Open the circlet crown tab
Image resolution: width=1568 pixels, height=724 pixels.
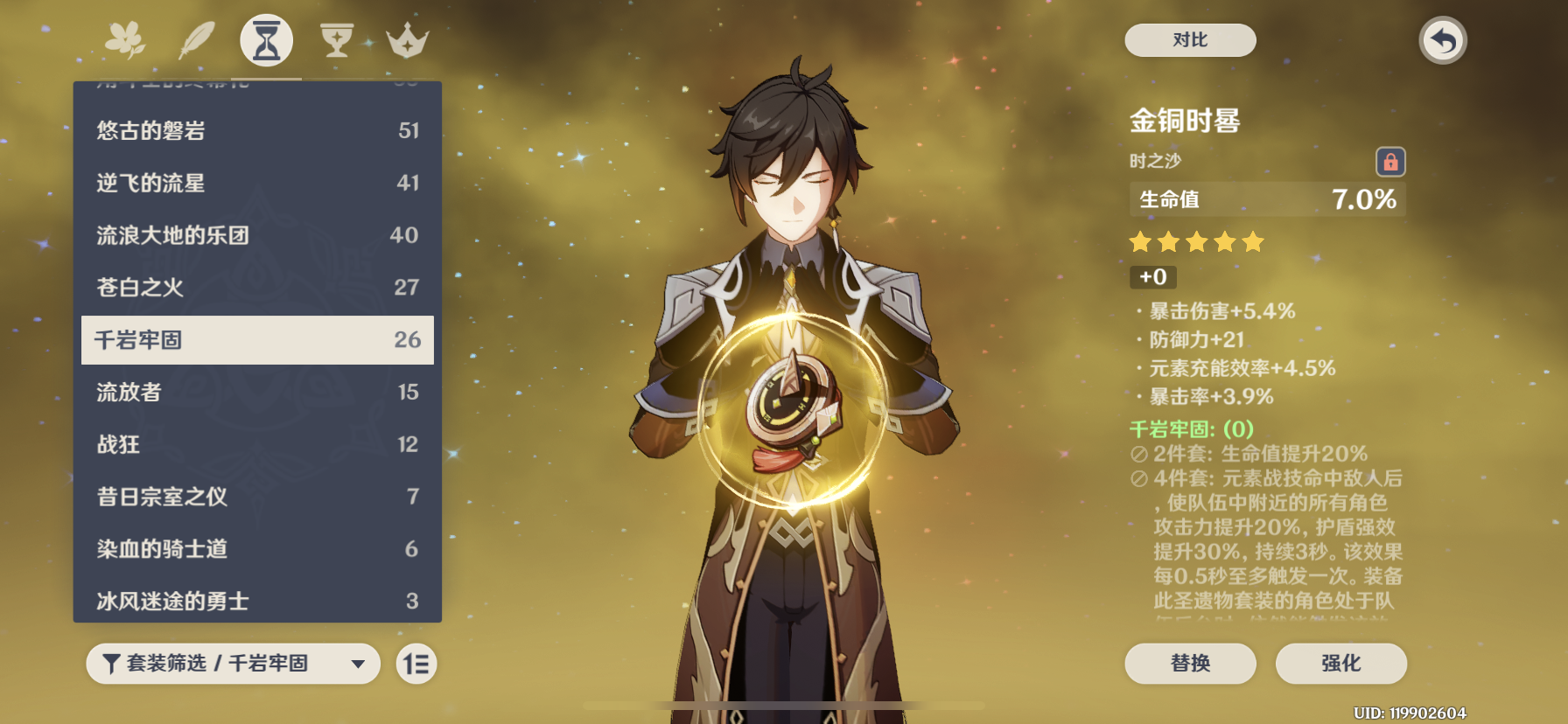407,40
